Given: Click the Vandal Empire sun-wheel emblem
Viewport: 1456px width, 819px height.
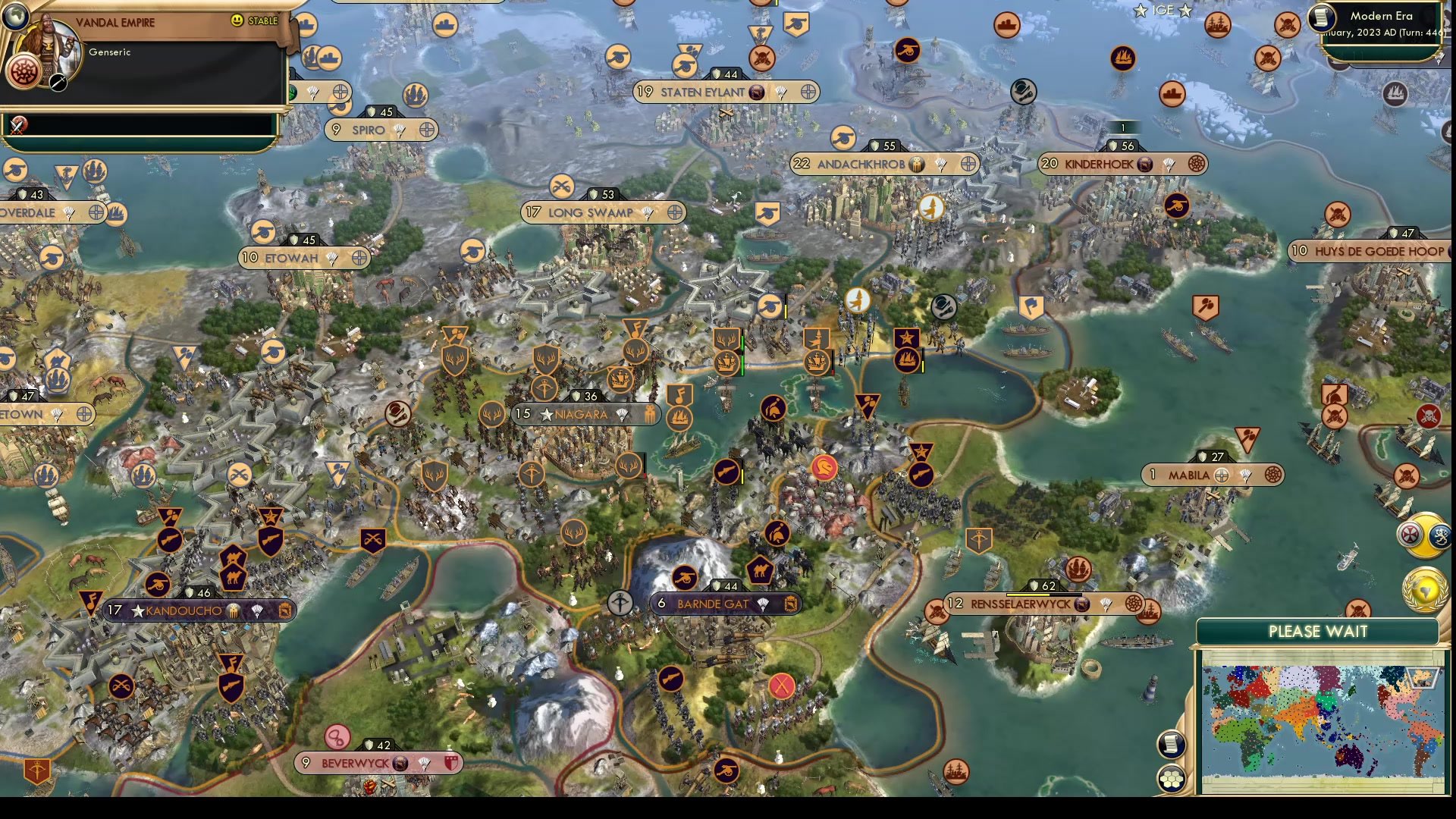Looking at the screenshot, I should (24, 73).
